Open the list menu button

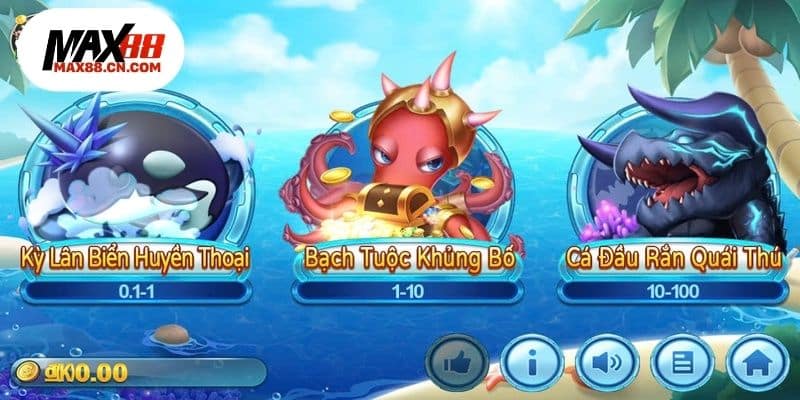(682, 362)
